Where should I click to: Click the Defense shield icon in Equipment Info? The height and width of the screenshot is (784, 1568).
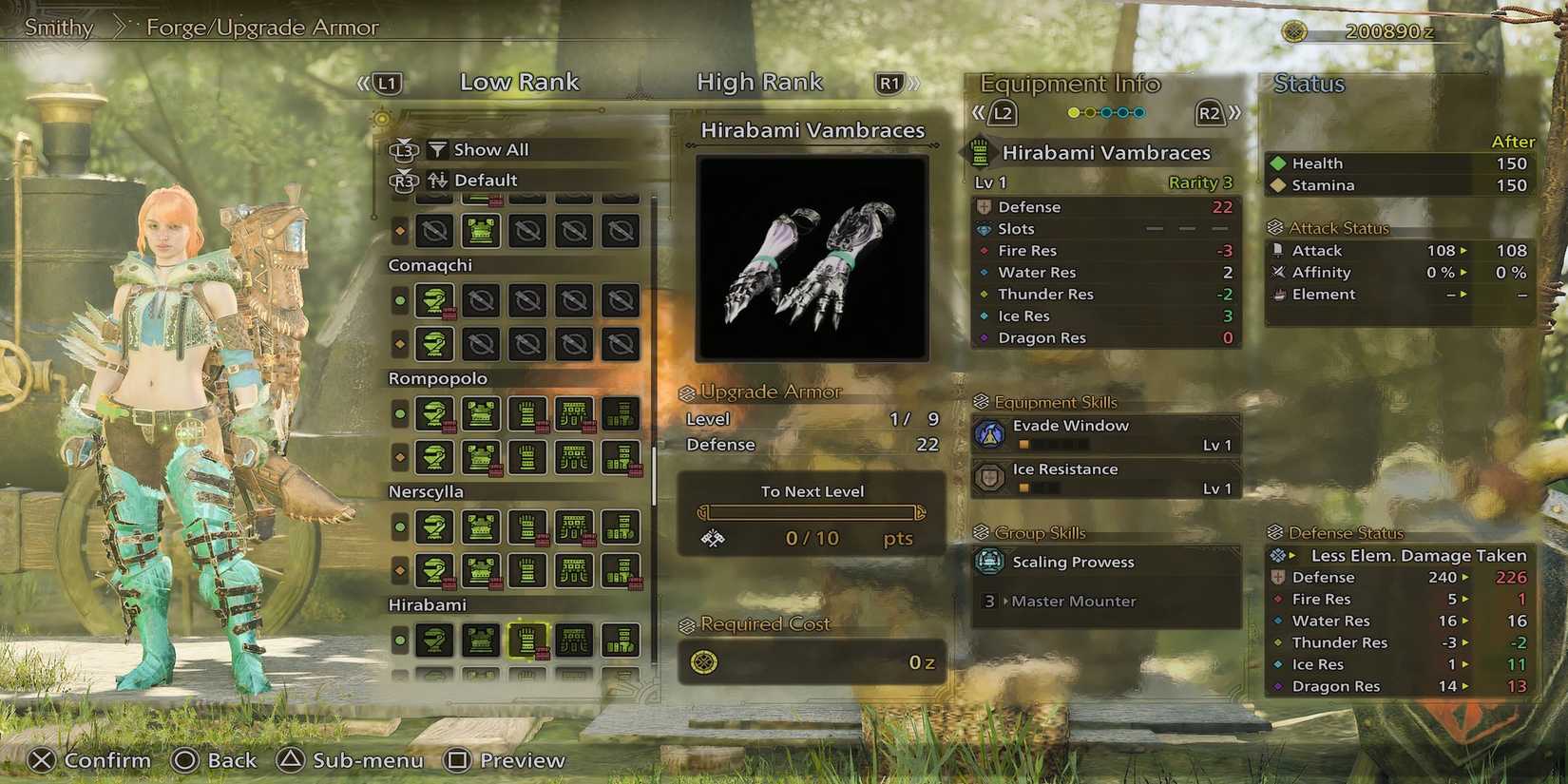(x=985, y=206)
